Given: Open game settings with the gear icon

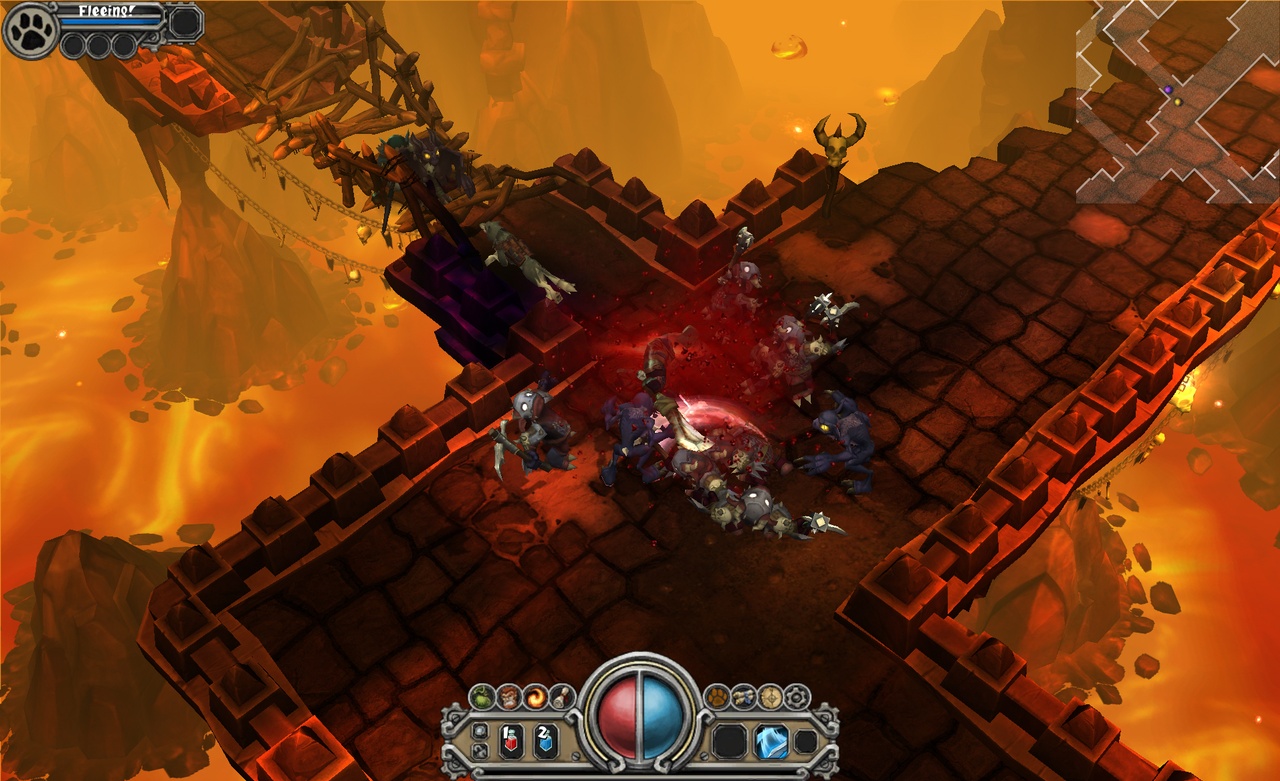Looking at the screenshot, I should tap(796, 697).
